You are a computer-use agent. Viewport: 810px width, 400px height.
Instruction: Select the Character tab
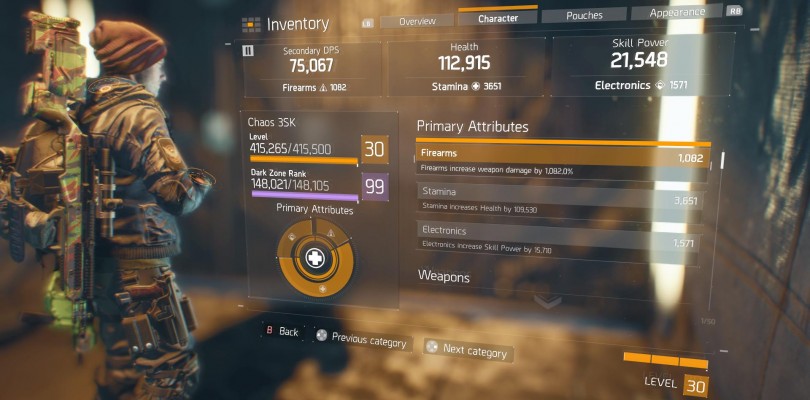pyautogui.click(x=498, y=17)
